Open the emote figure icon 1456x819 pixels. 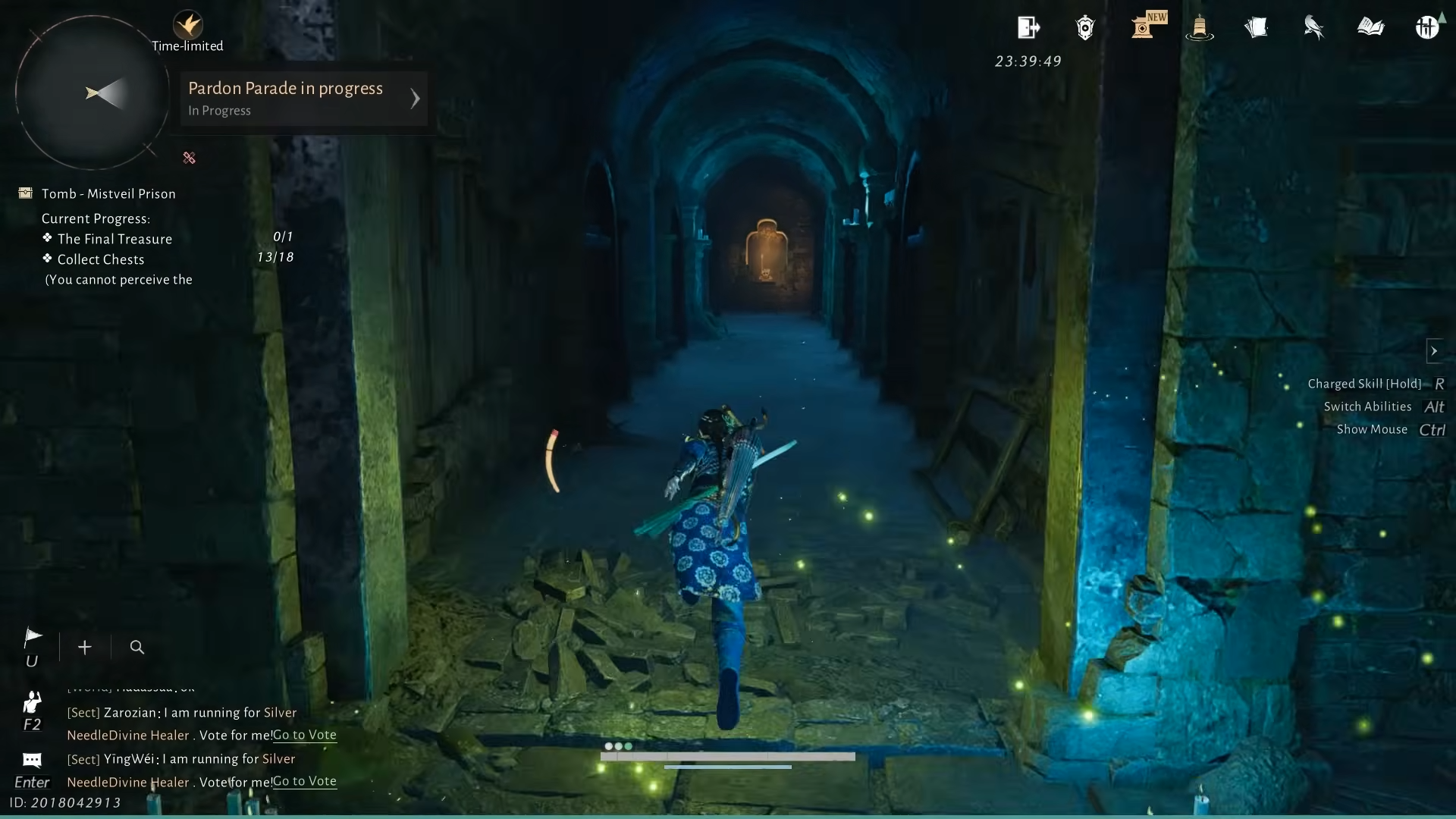pos(32,702)
